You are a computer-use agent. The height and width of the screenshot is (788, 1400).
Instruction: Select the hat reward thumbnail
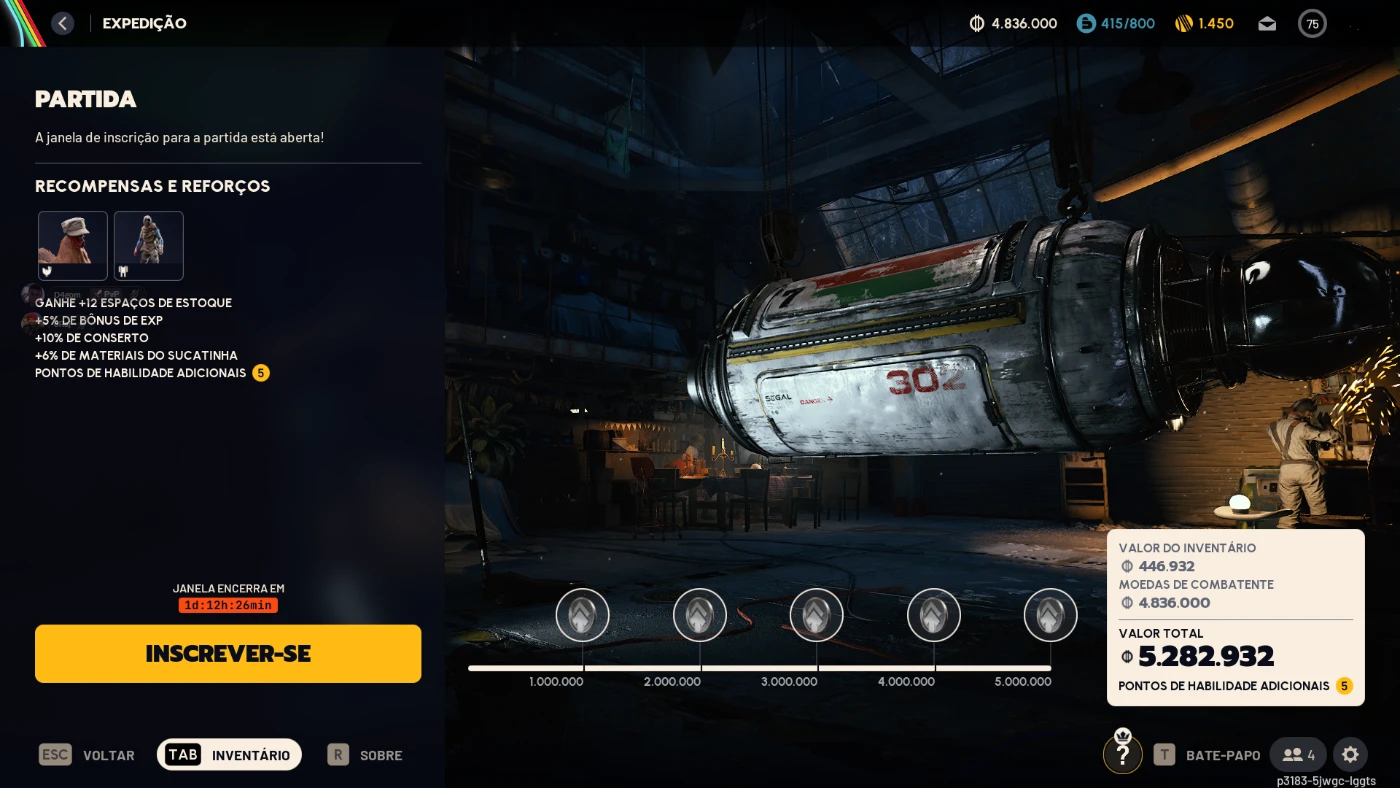[x=73, y=245]
